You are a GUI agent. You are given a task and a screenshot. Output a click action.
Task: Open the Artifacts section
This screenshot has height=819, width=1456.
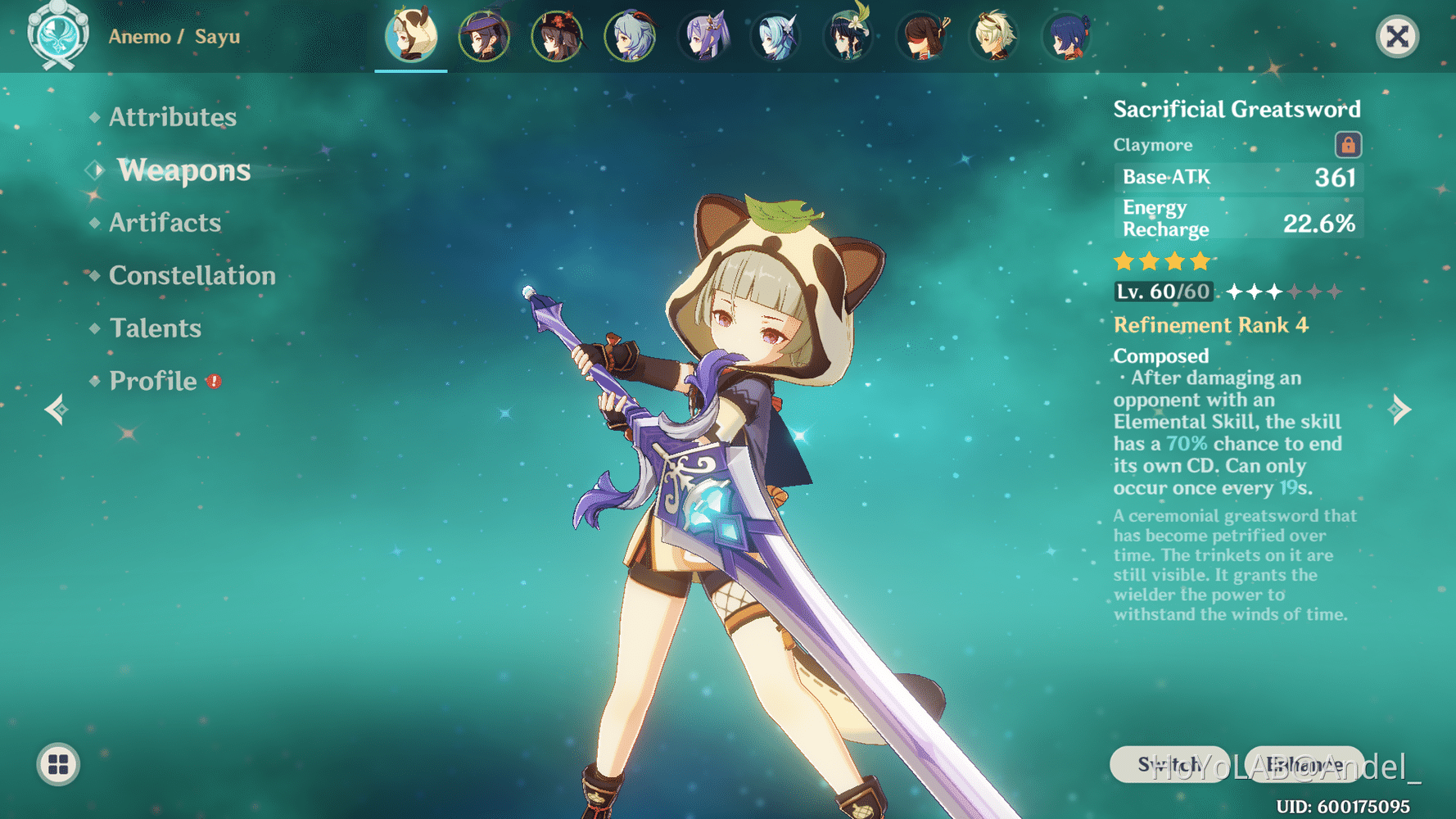165,222
